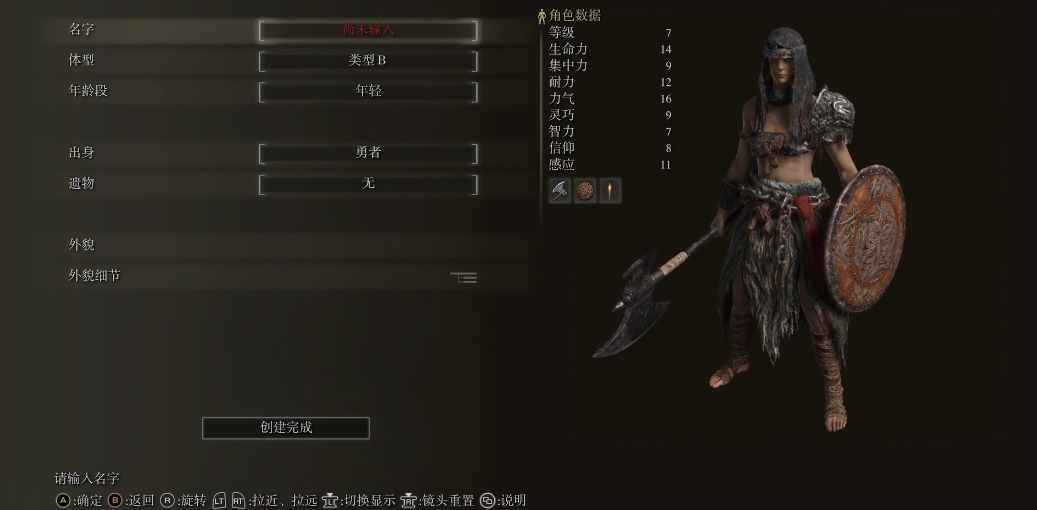The width and height of the screenshot is (1037, 510).
Task: Choose the 出身 origin class field
Action: [368, 153]
